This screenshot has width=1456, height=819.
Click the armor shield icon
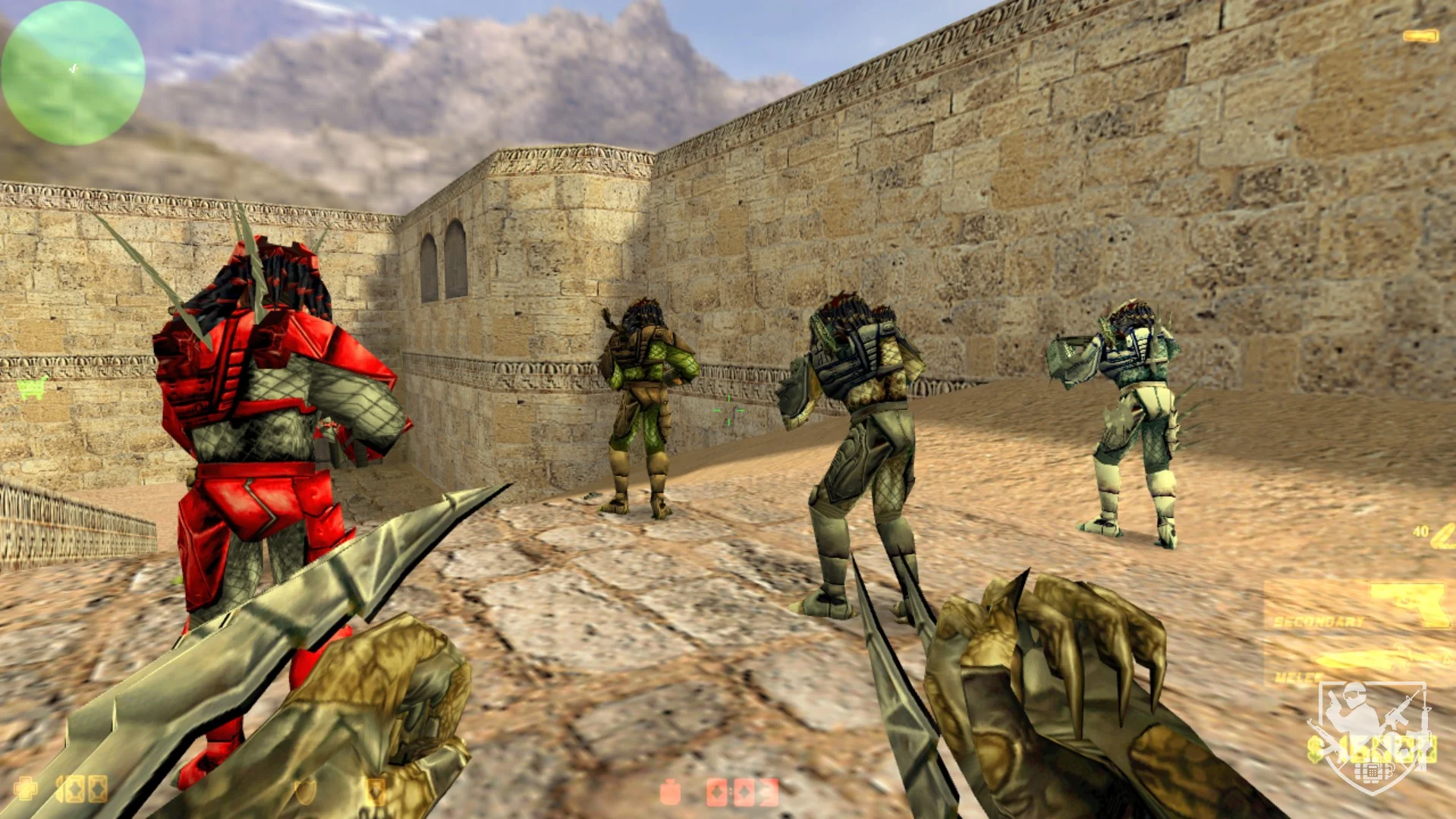pos(305,791)
